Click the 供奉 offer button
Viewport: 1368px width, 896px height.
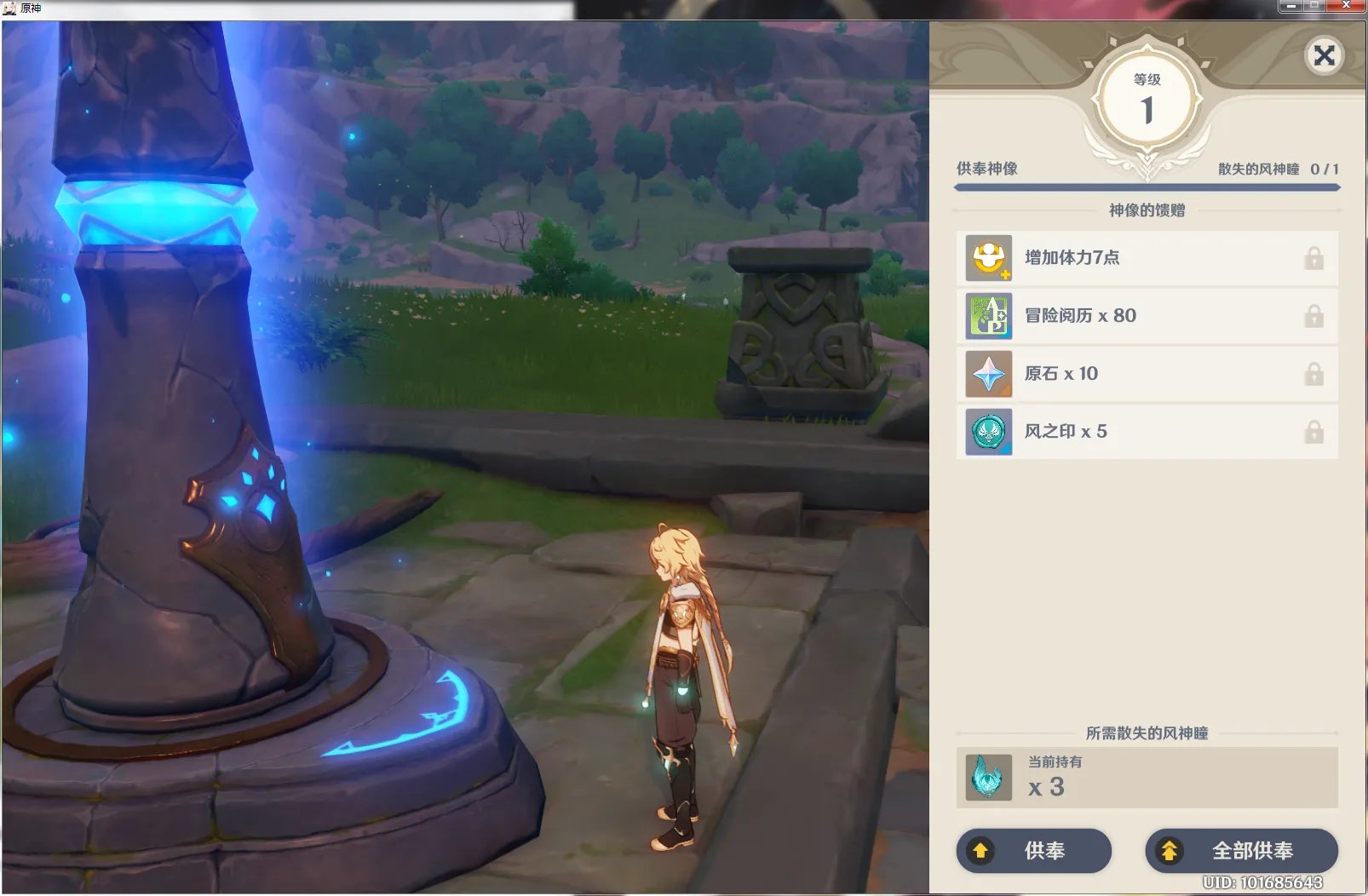click(1033, 850)
